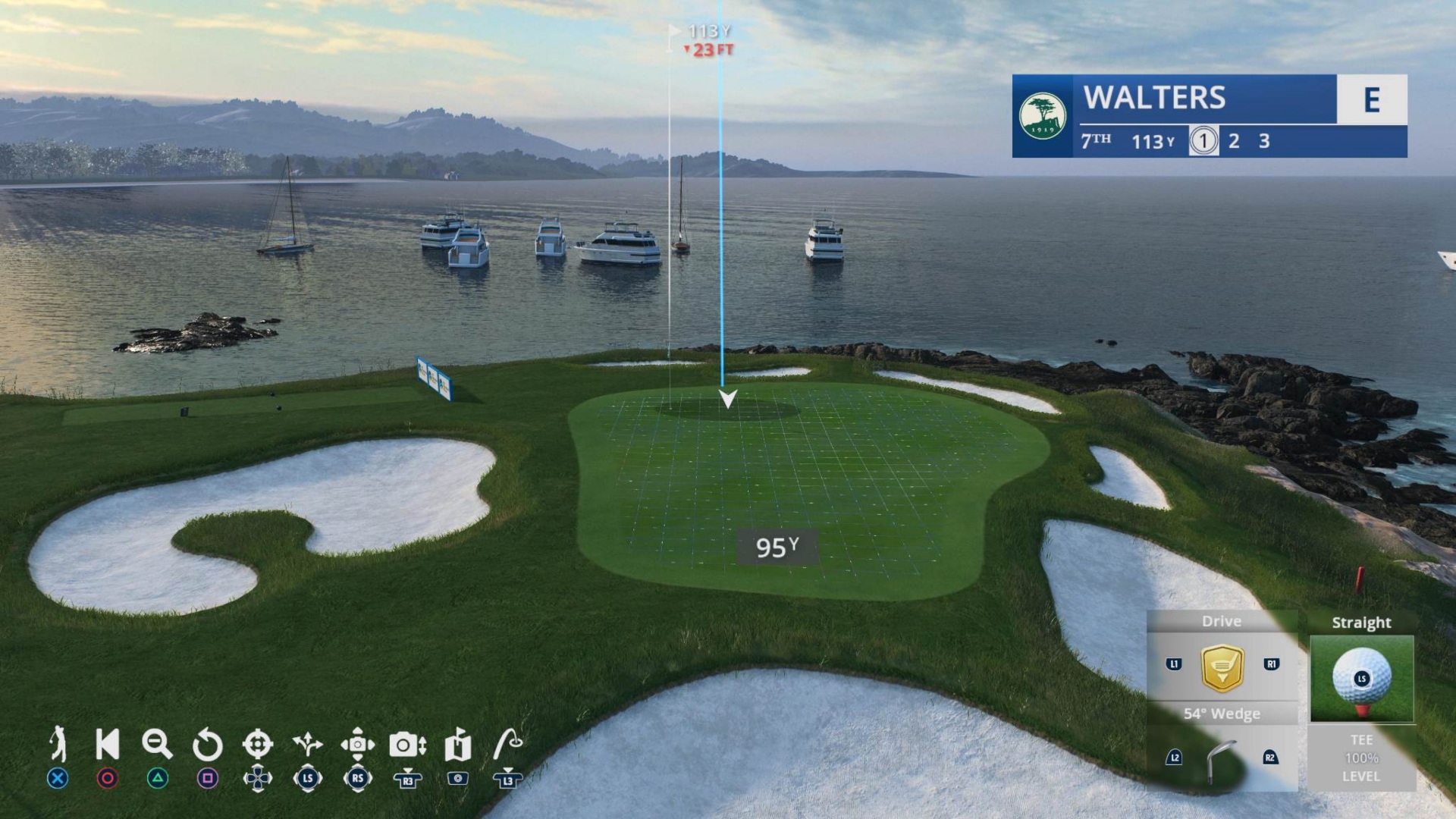The image size is (1456, 819).
Task: Select the golfer swing icon
Action: [x=58, y=743]
